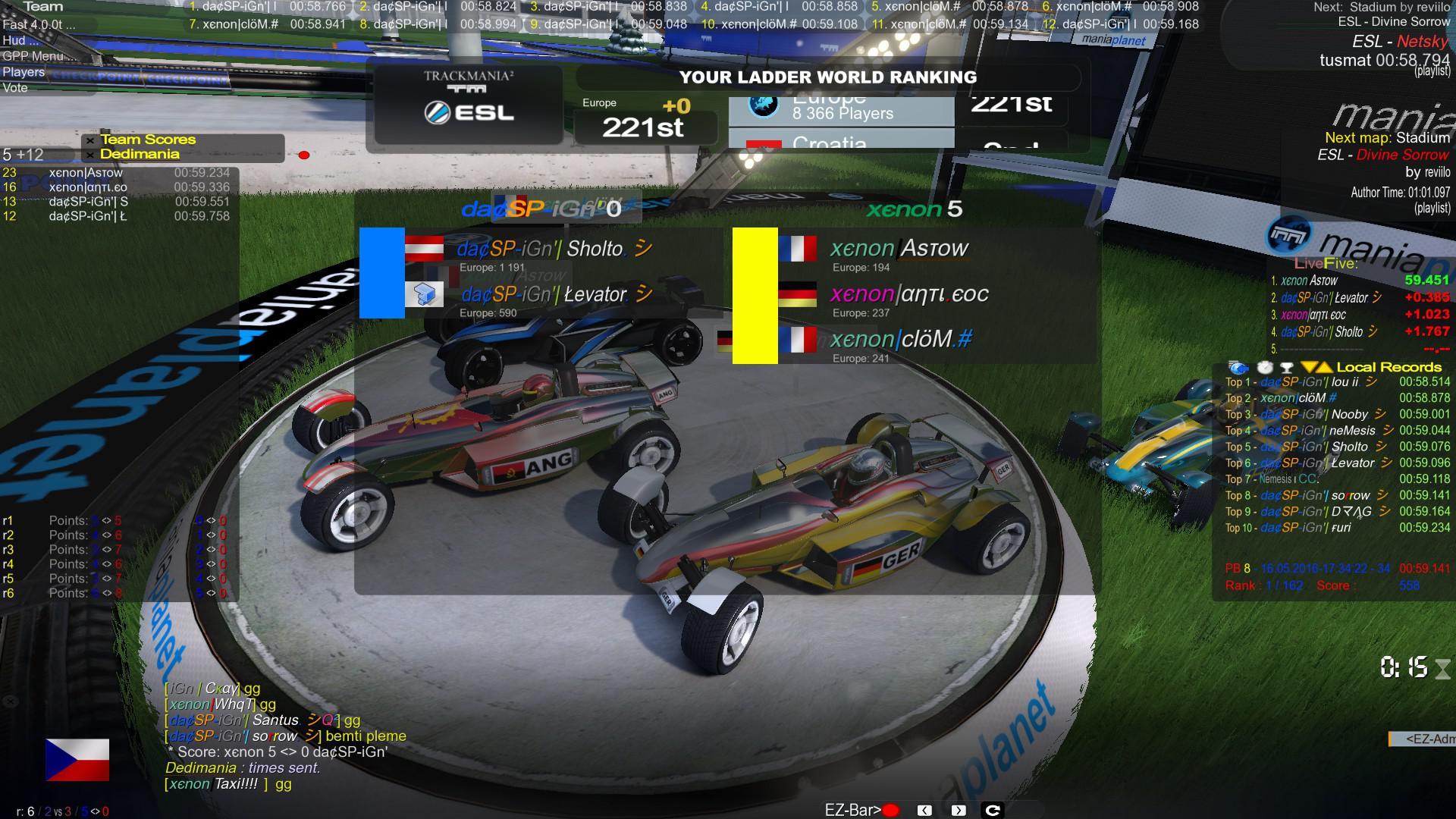Open the Vote menu
Screen dimensions: 1456x819
point(15,88)
